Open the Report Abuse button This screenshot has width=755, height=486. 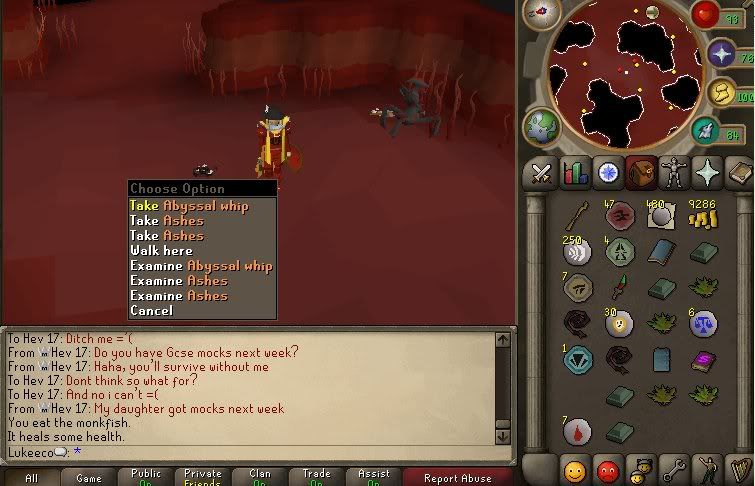[459, 478]
